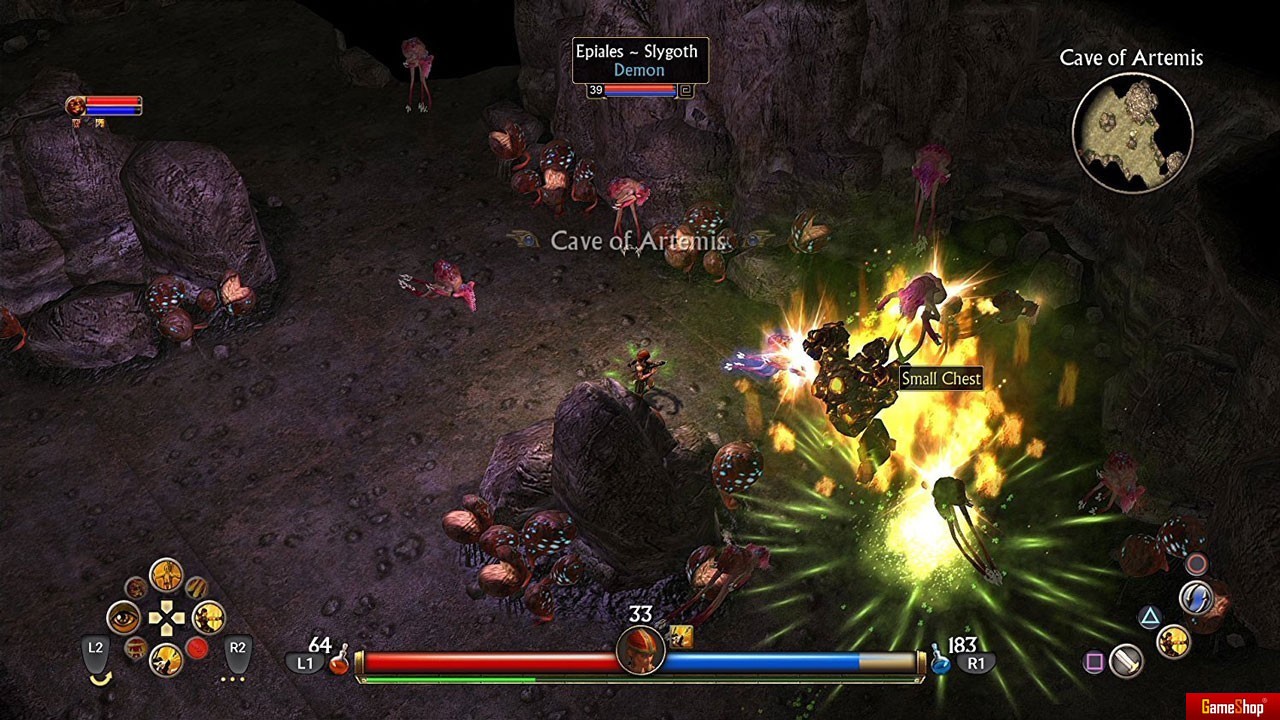This screenshot has width=1280, height=720.
Task: Choose the solid red quick slot
Action: [197, 648]
